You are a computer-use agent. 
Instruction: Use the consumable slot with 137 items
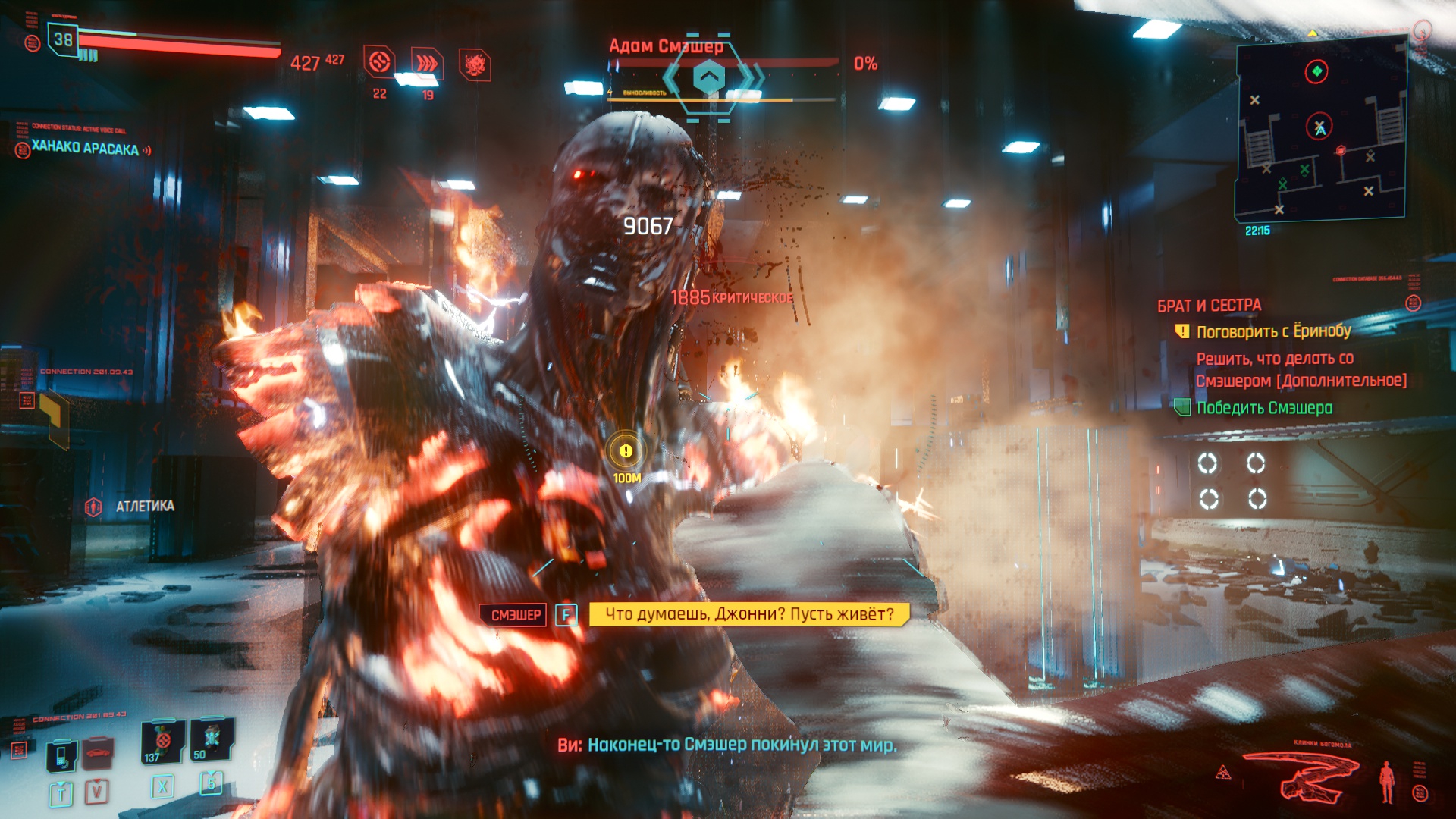click(x=162, y=742)
